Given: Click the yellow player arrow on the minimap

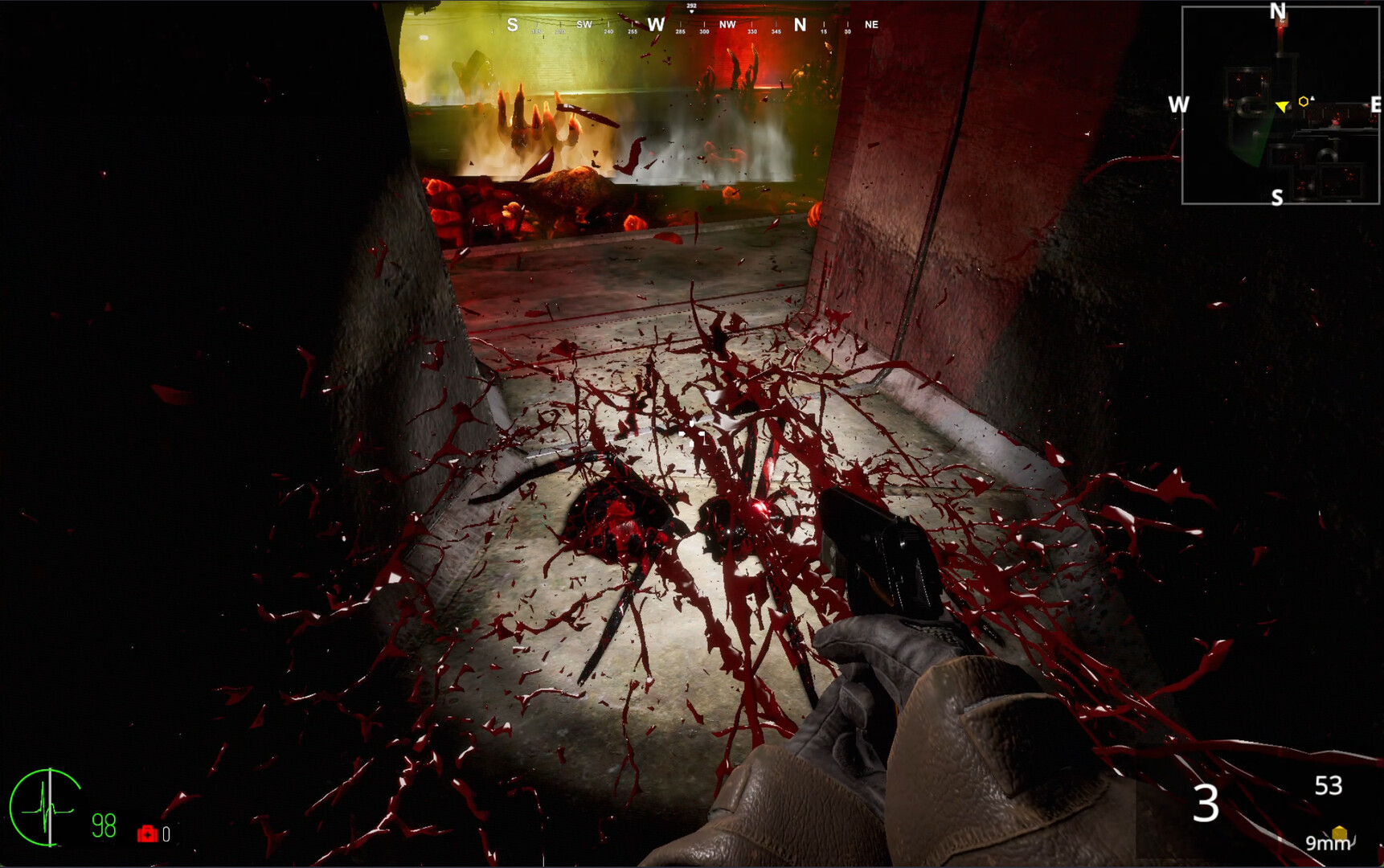Looking at the screenshot, I should (1282, 106).
